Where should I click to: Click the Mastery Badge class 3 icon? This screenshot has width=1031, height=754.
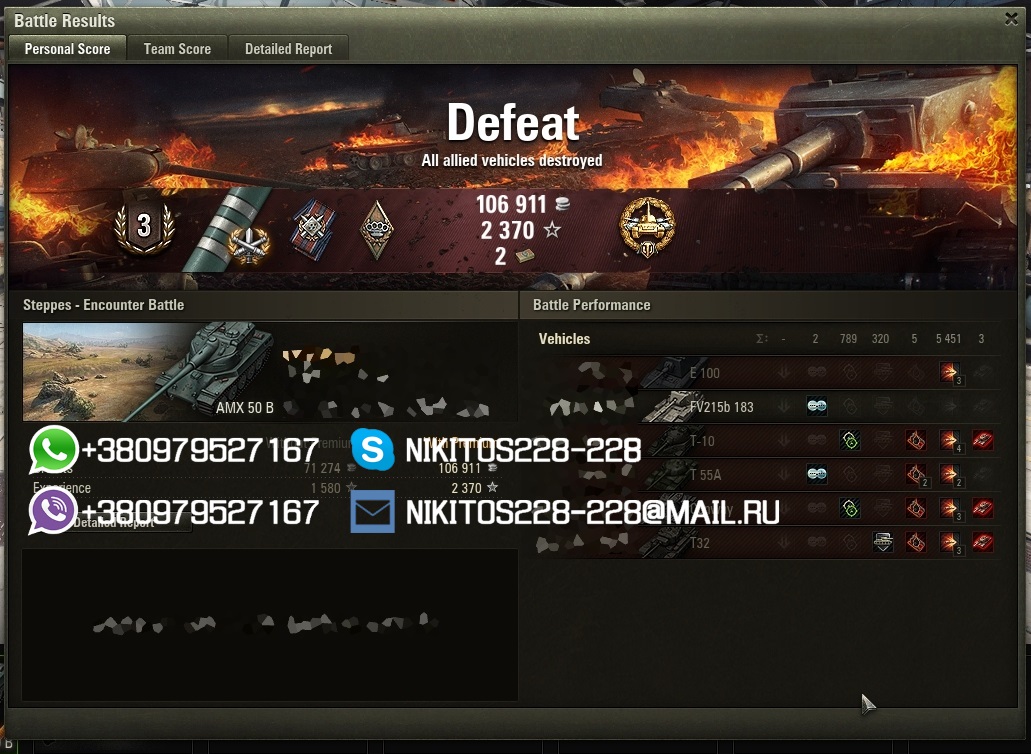click(144, 226)
